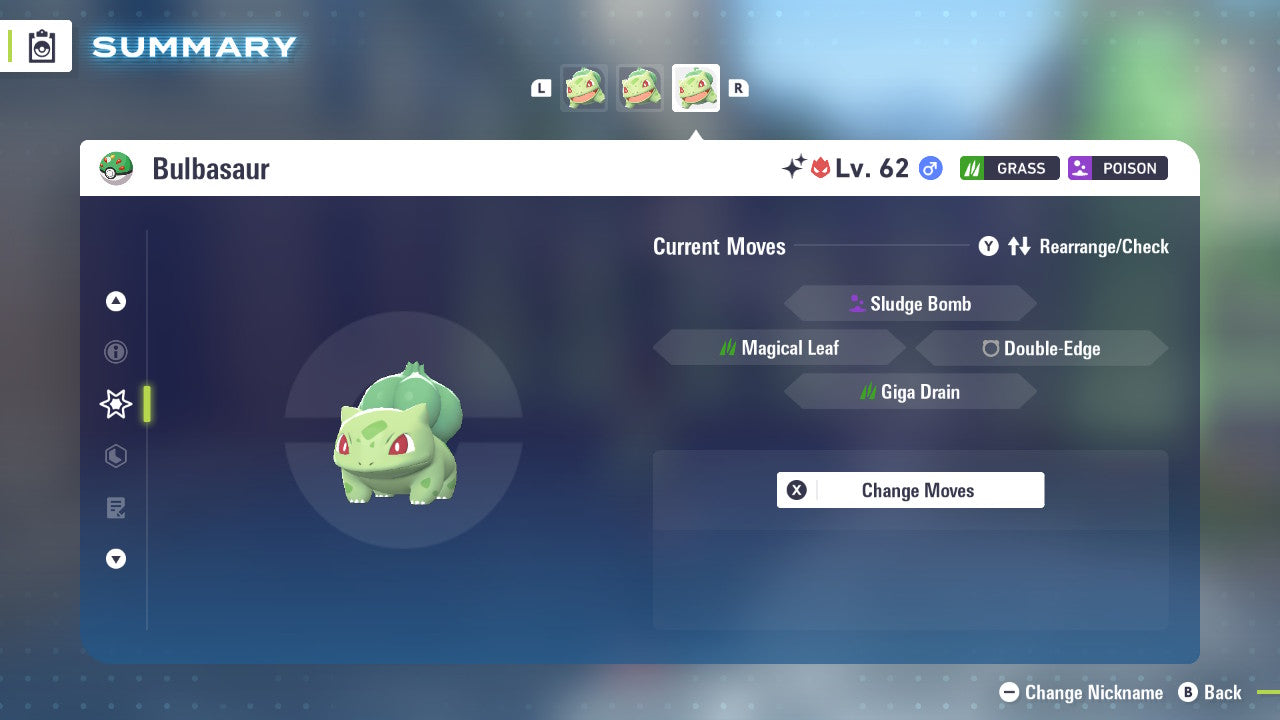
Task: Click the Poke Ball icon beside Bulbasaur's name
Action: coord(116,168)
